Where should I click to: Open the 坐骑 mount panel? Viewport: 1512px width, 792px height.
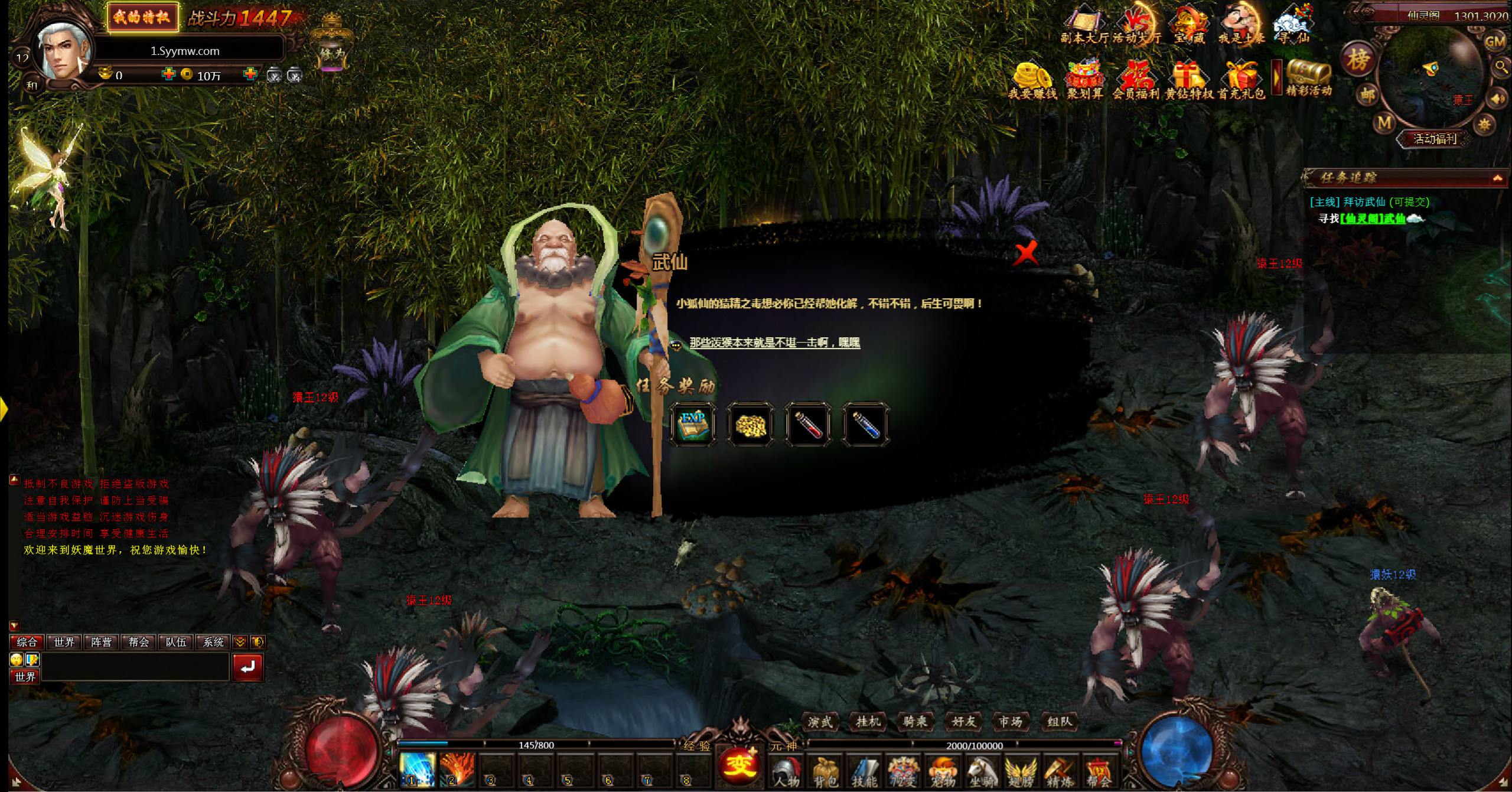[981, 772]
